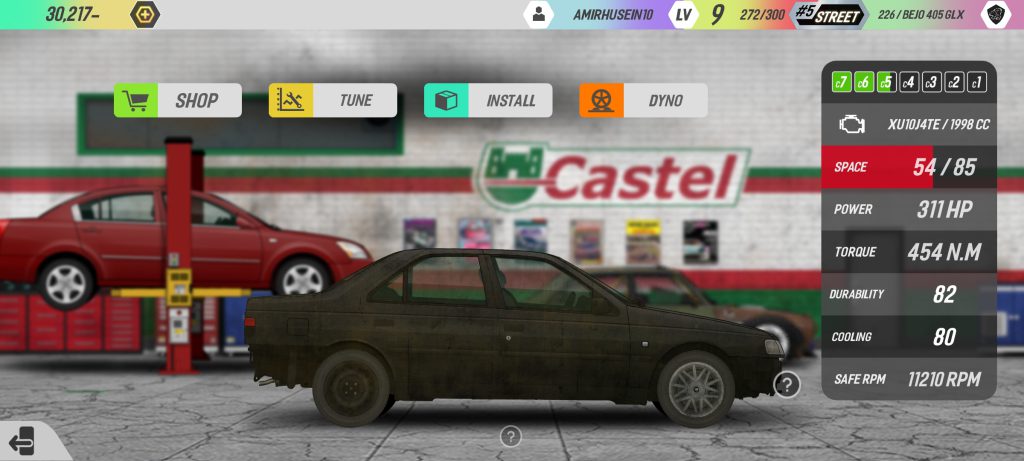Viewport: 1024px width, 461px height.
Task: Select the c2 class box
Action: point(954,82)
